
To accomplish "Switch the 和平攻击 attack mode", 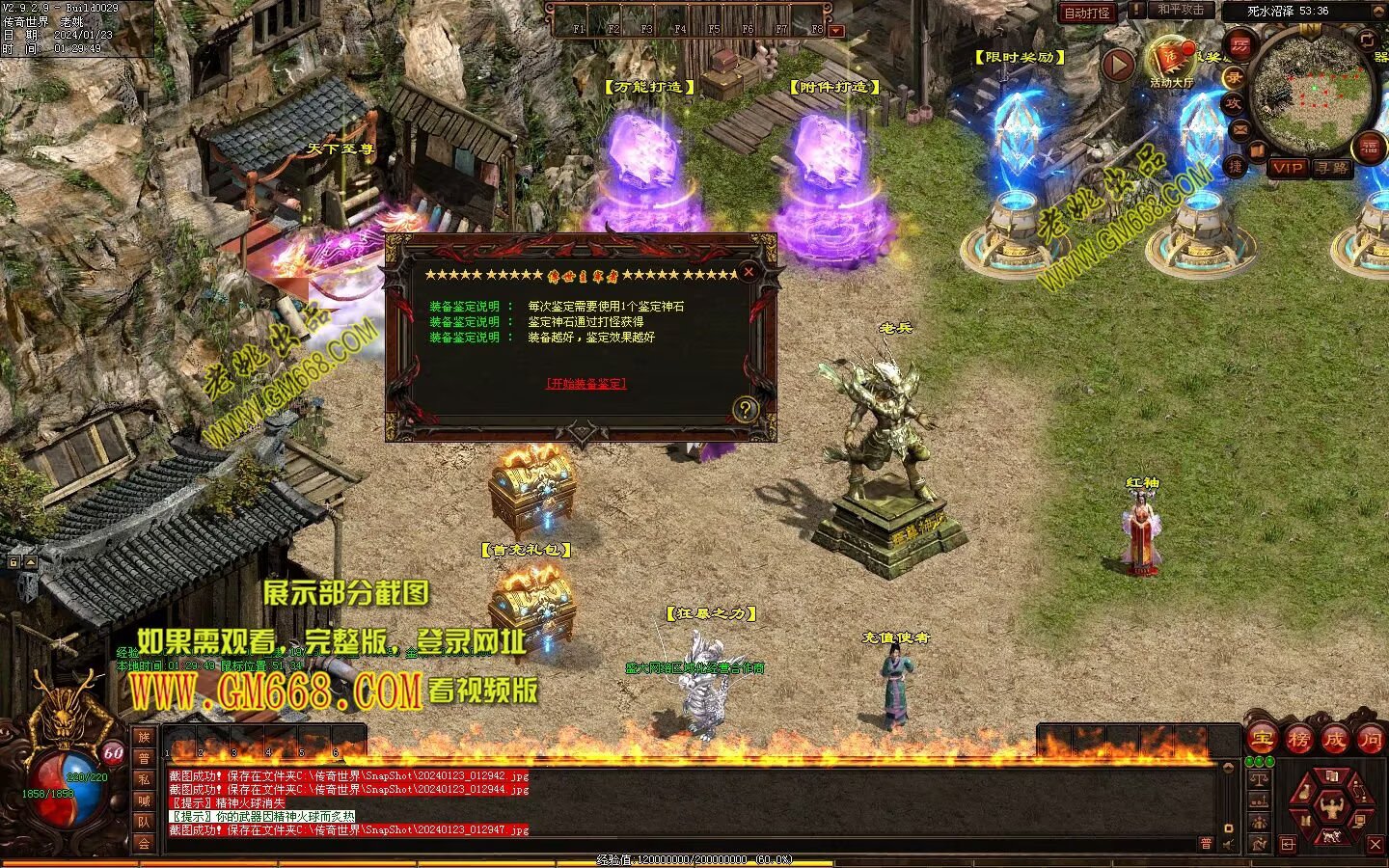I will click(x=1181, y=11).
